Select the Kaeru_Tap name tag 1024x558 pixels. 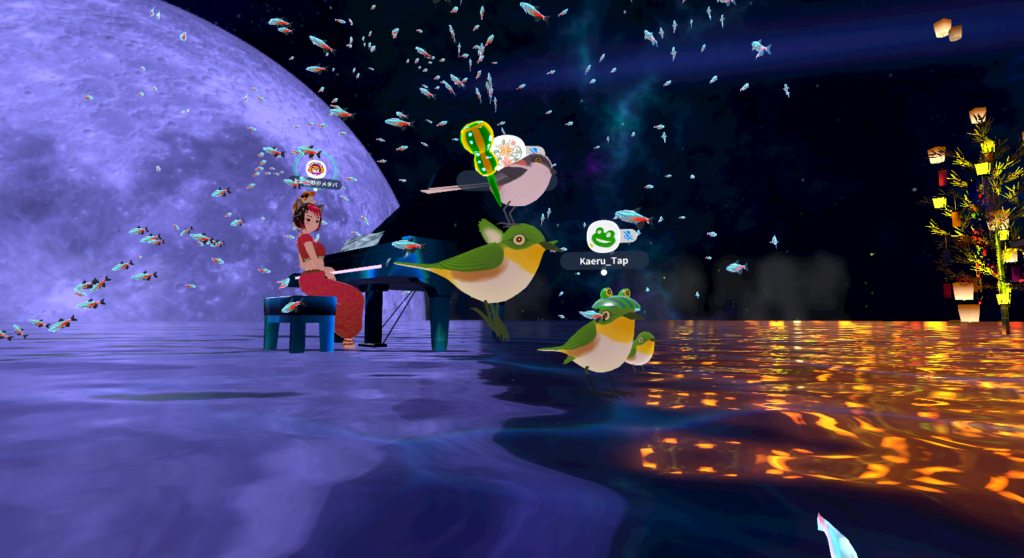point(603,260)
